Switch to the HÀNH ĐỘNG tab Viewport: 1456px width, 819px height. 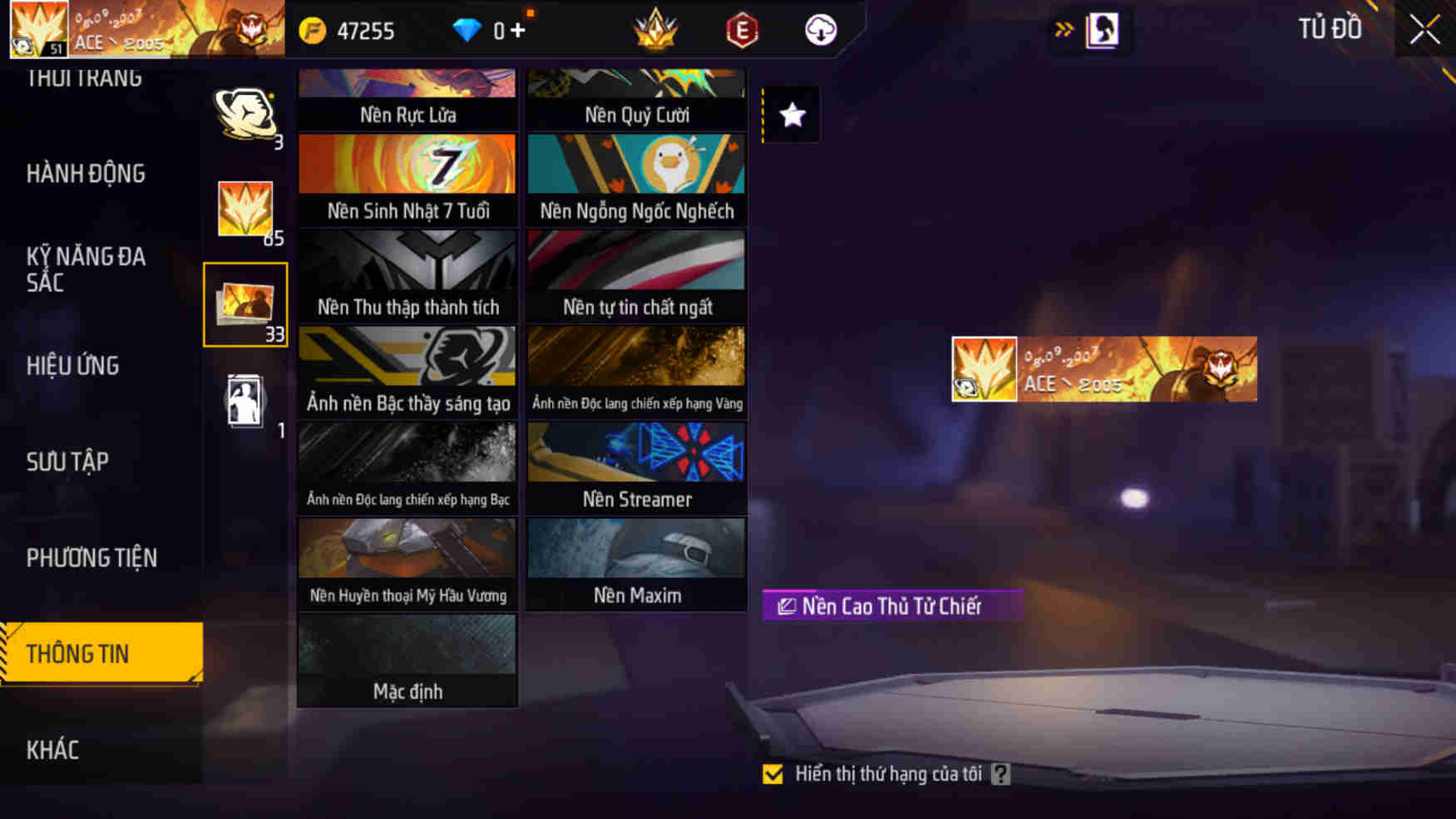pos(86,173)
